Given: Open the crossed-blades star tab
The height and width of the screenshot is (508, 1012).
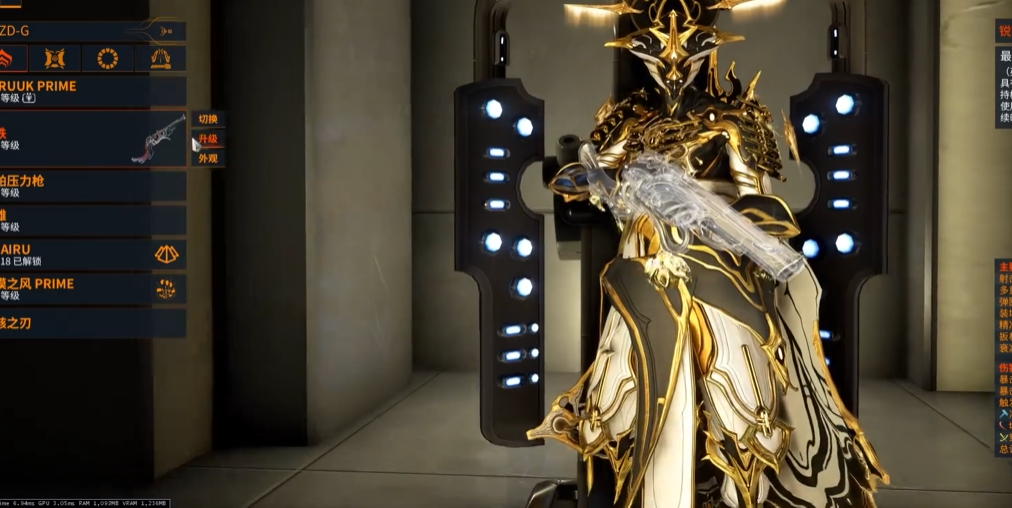Looking at the screenshot, I should pos(54,58).
